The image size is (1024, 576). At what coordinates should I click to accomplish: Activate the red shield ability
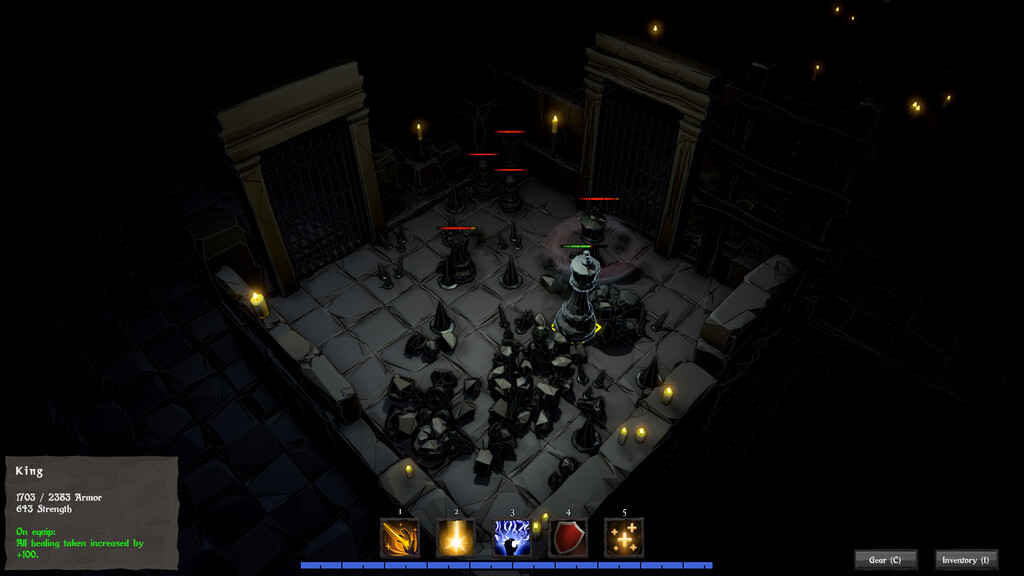tap(568, 538)
